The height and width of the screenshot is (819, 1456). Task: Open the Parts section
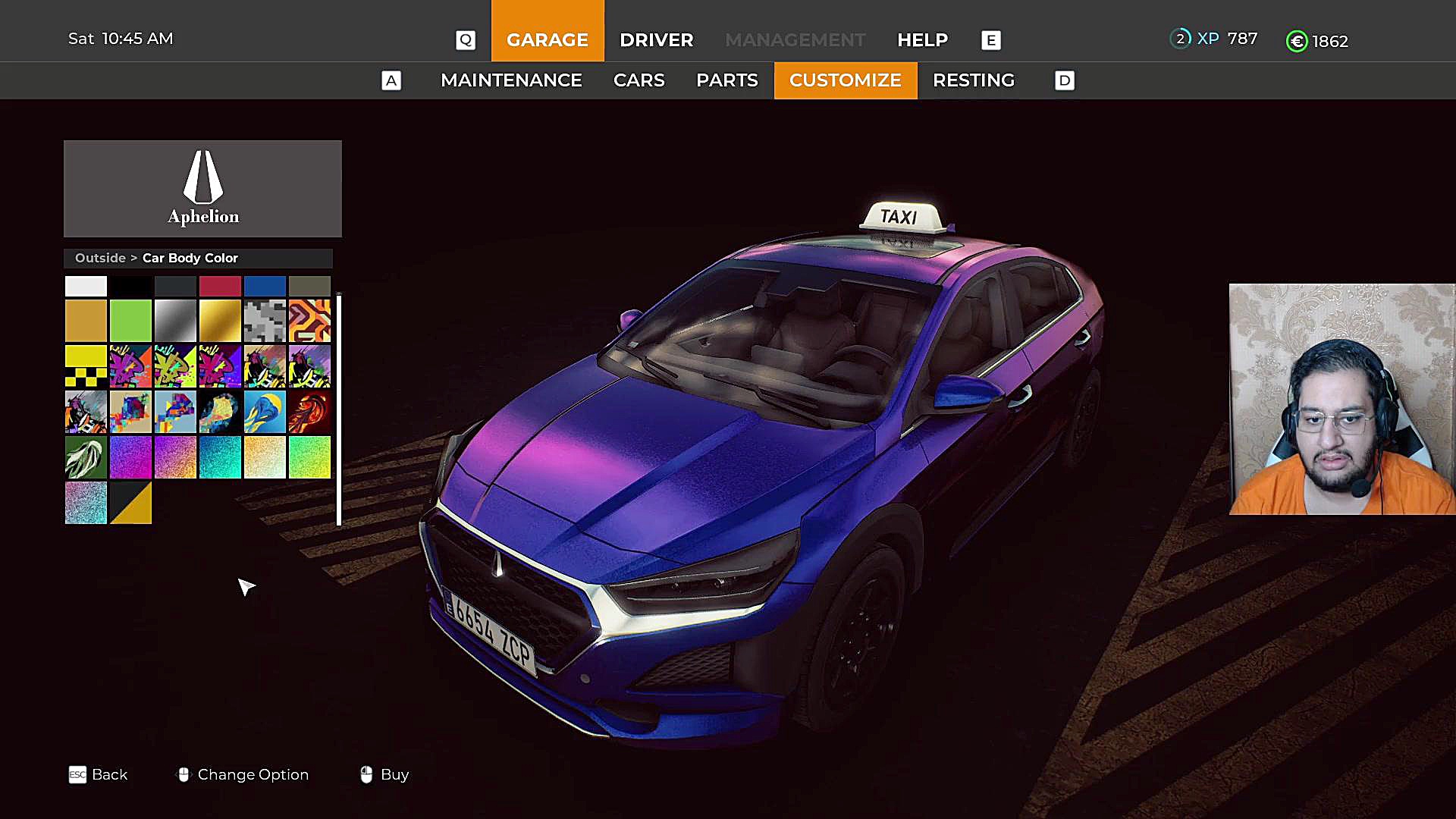726,80
